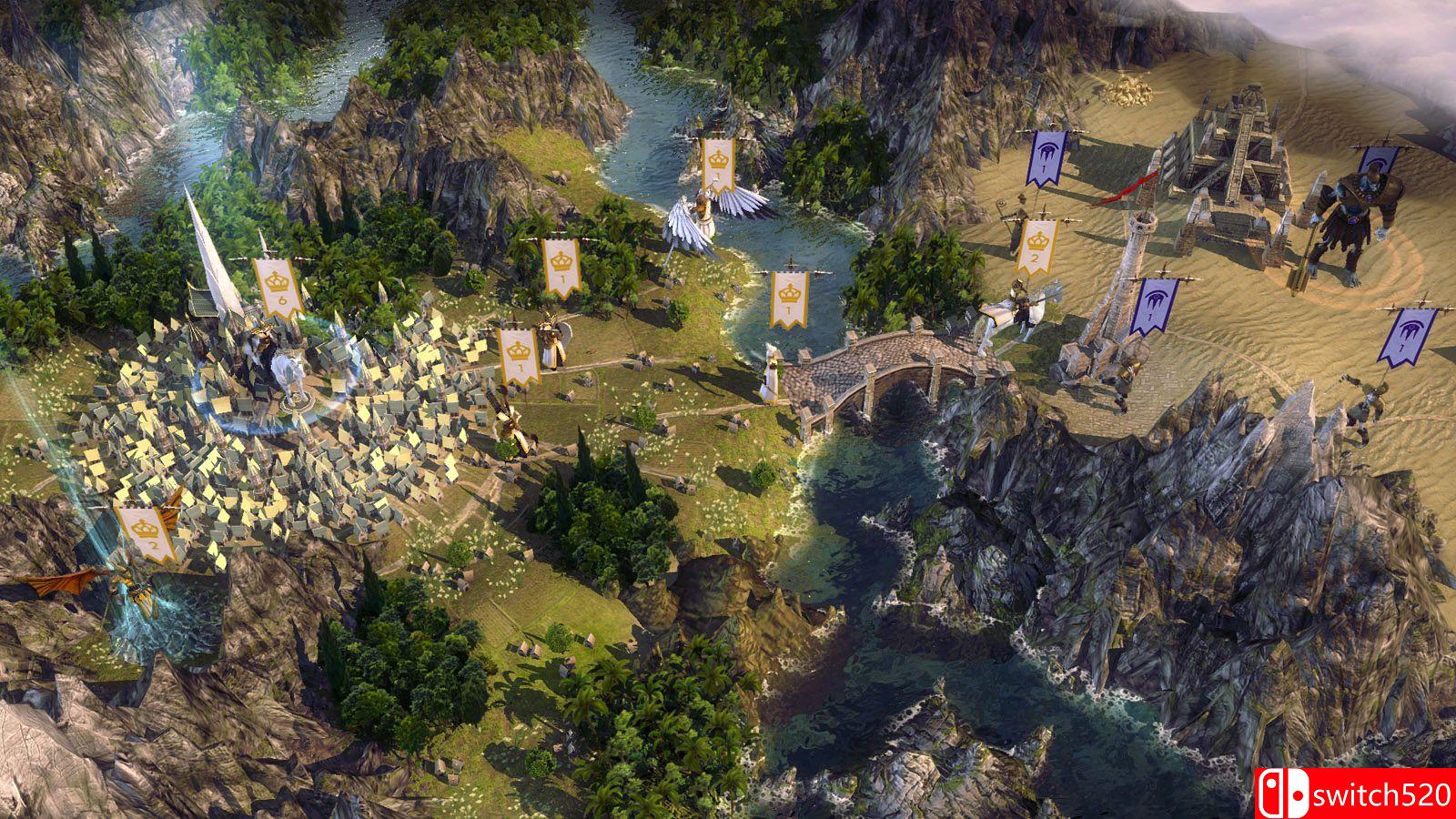Select the gold treasure pile in the upper desert

[x=1133, y=91]
